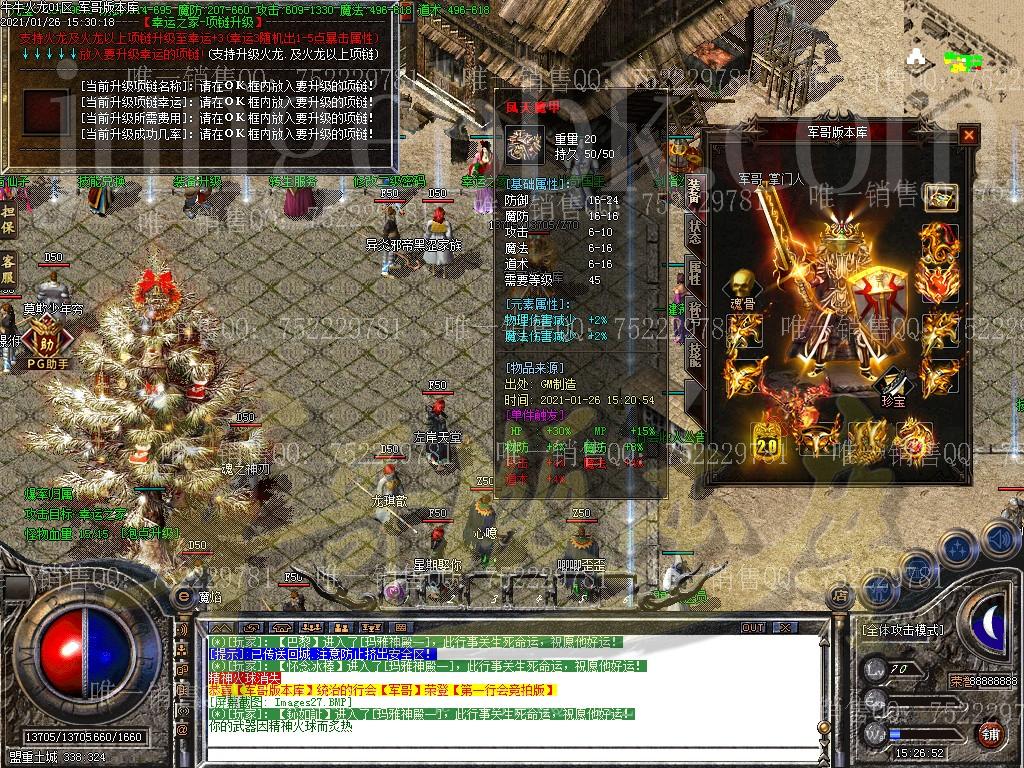
Task: Click the 珍宝 treasure slot
Action: point(893,385)
